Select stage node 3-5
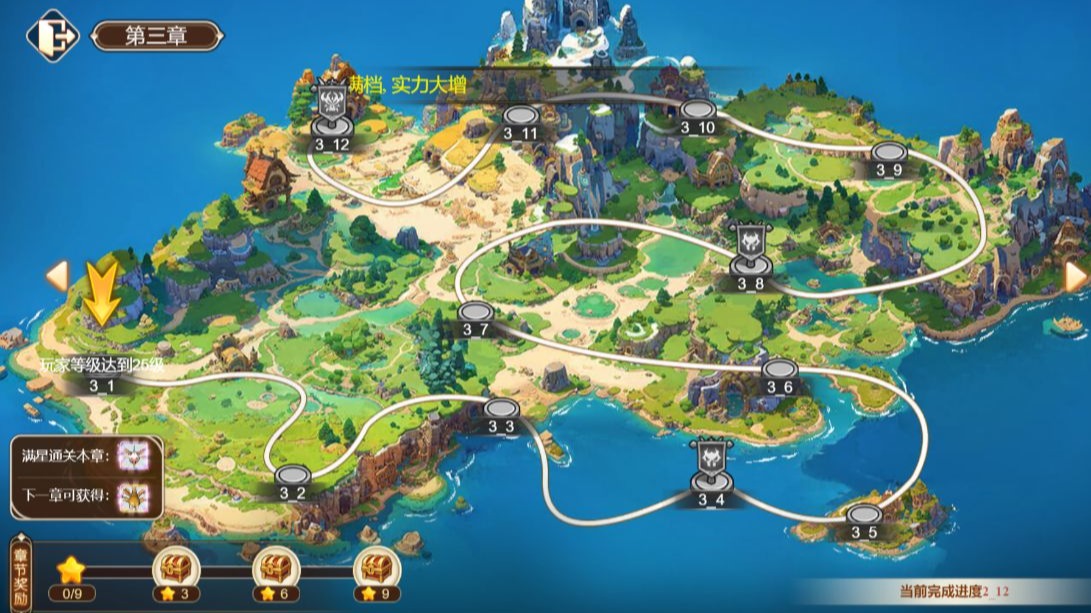The height and width of the screenshot is (613, 1091). pyautogui.click(x=864, y=516)
